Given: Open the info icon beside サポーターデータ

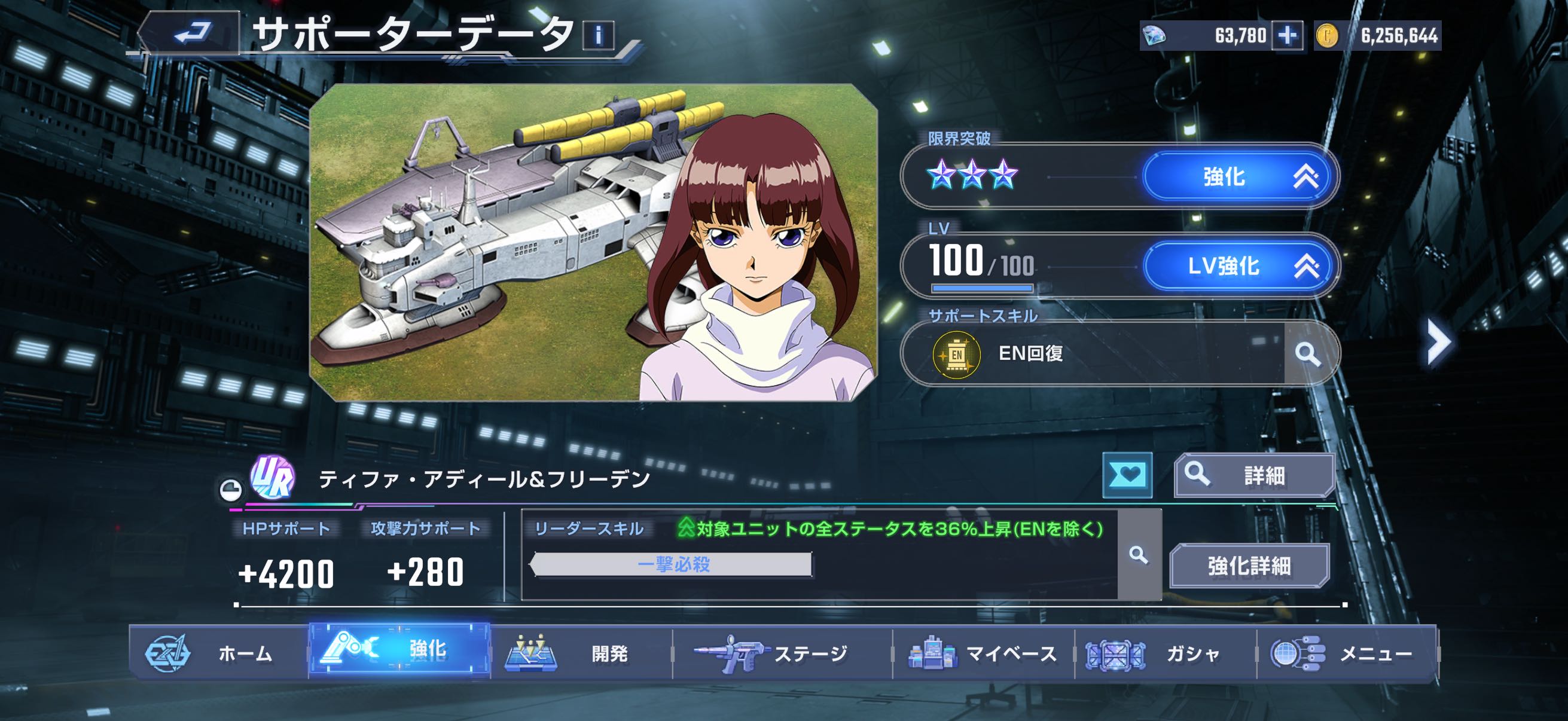Looking at the screenshot, I should click(x=598, y=35).
